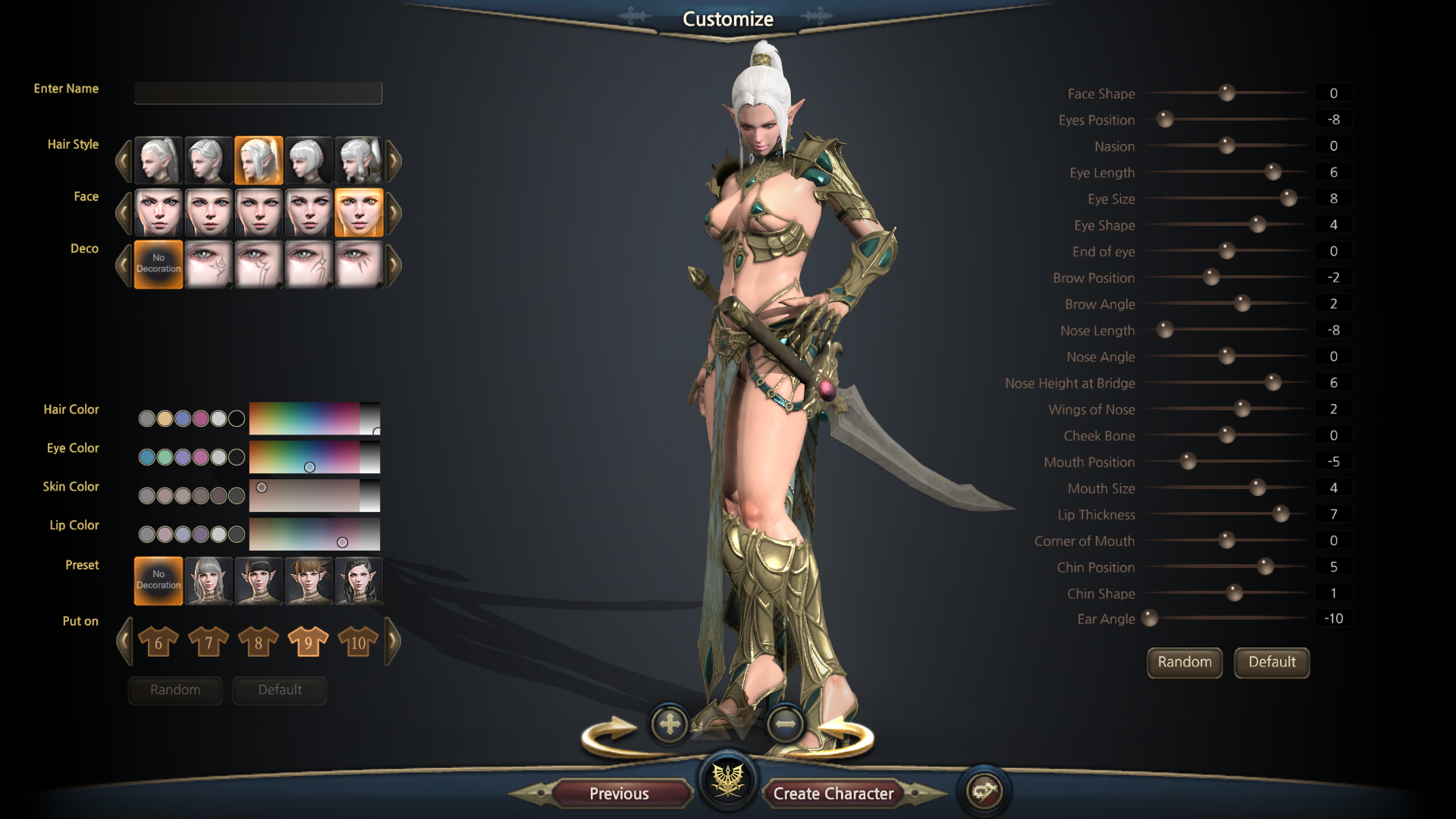1456x819 pixels.
Task: Pick the pink Eye Color swatch
Action: [x=200, y=457]
